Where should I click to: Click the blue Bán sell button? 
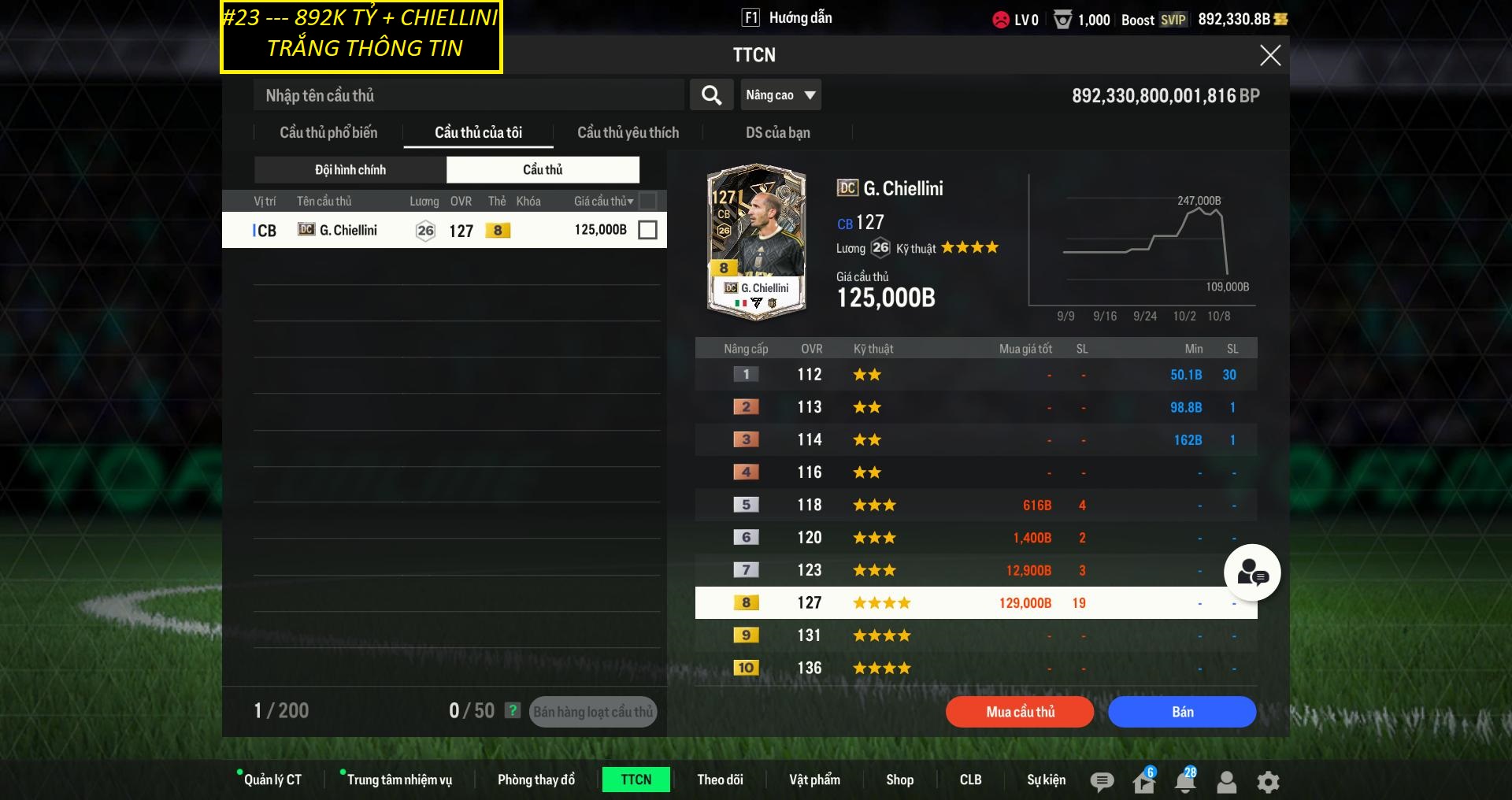pyautogui.click(x=1181, y=712)
